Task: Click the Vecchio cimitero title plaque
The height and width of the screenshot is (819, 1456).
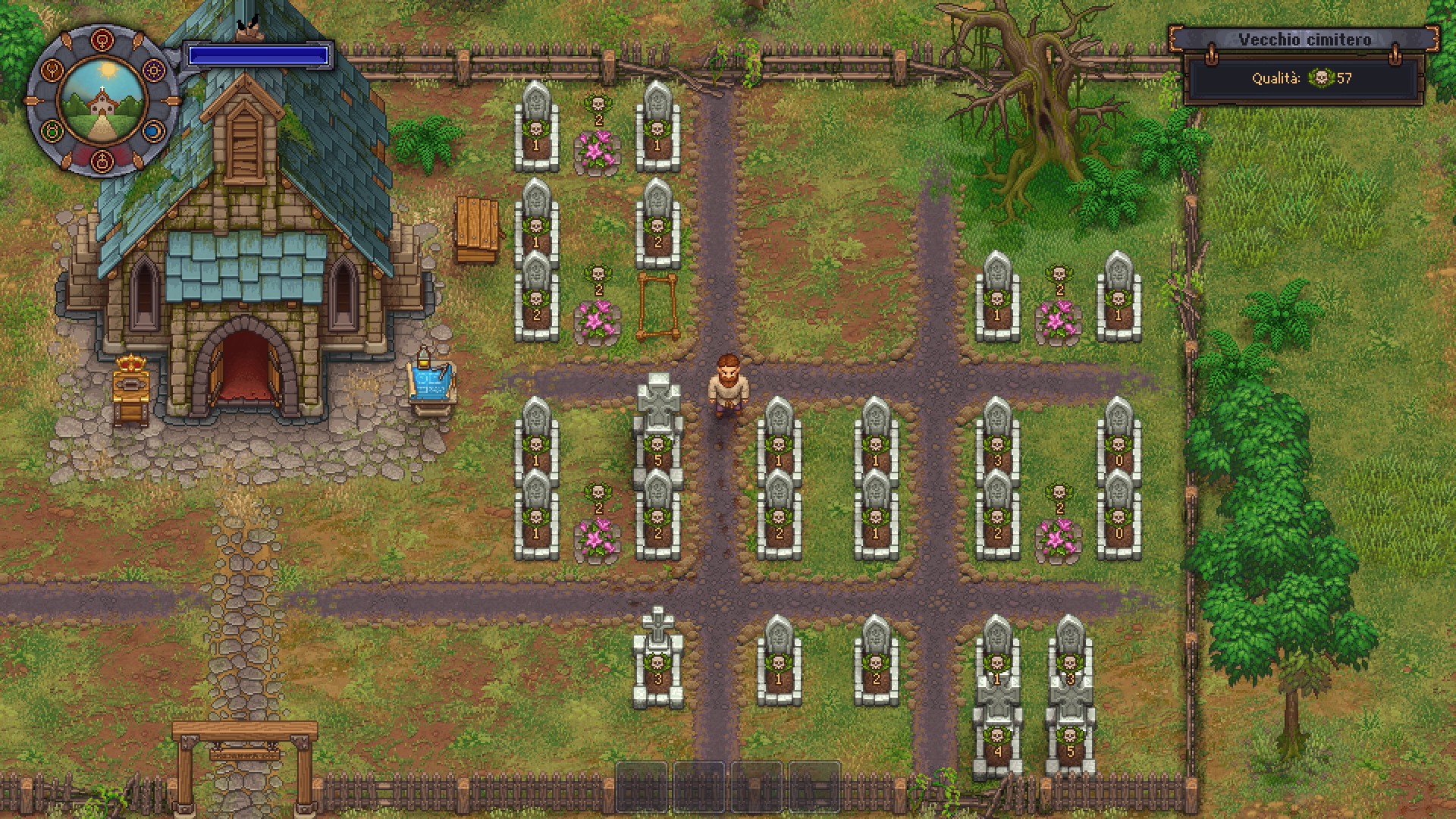Action: tap(1304, 39)
